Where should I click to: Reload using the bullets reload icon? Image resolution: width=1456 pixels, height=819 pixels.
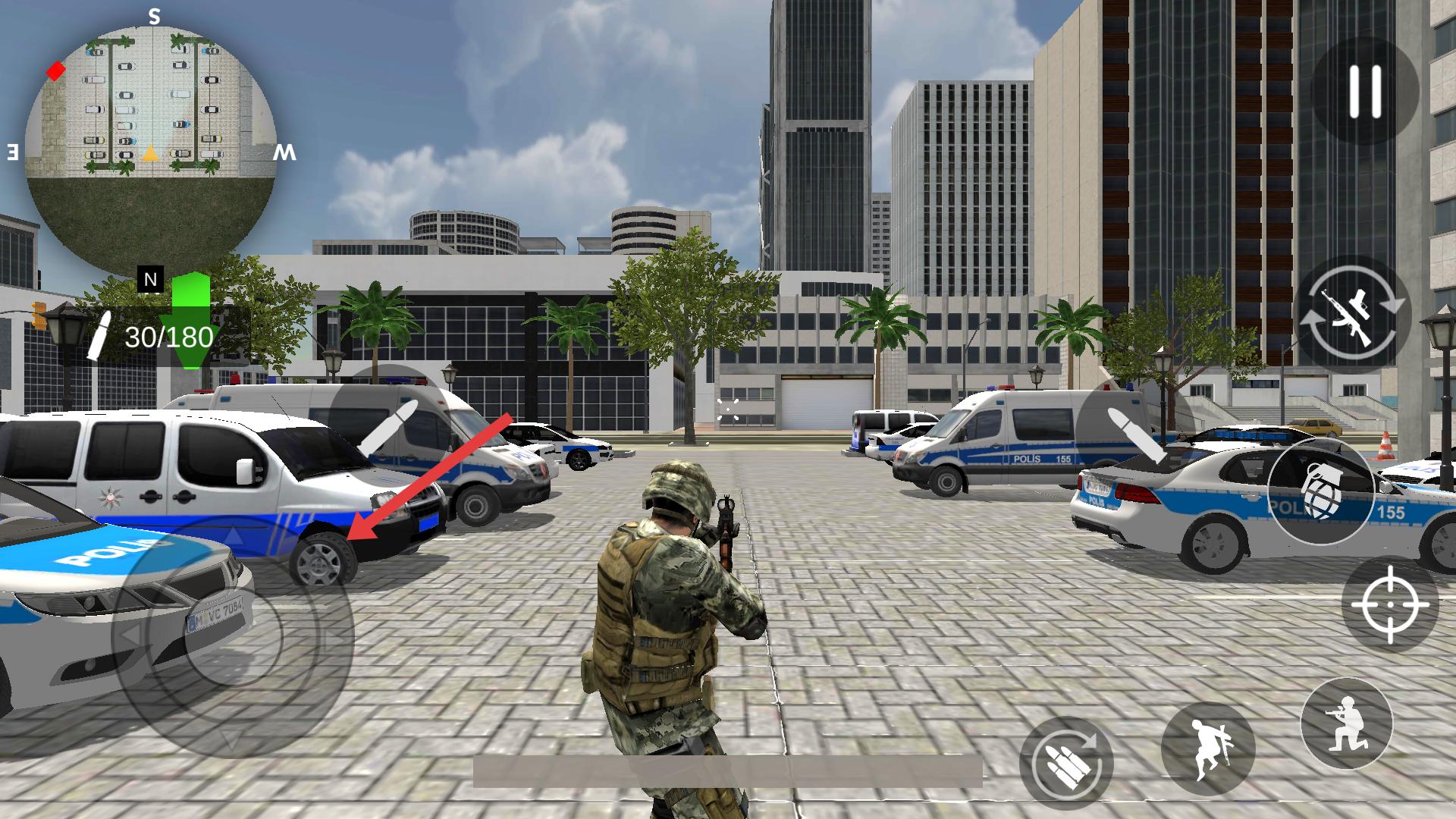(1066, 763)
